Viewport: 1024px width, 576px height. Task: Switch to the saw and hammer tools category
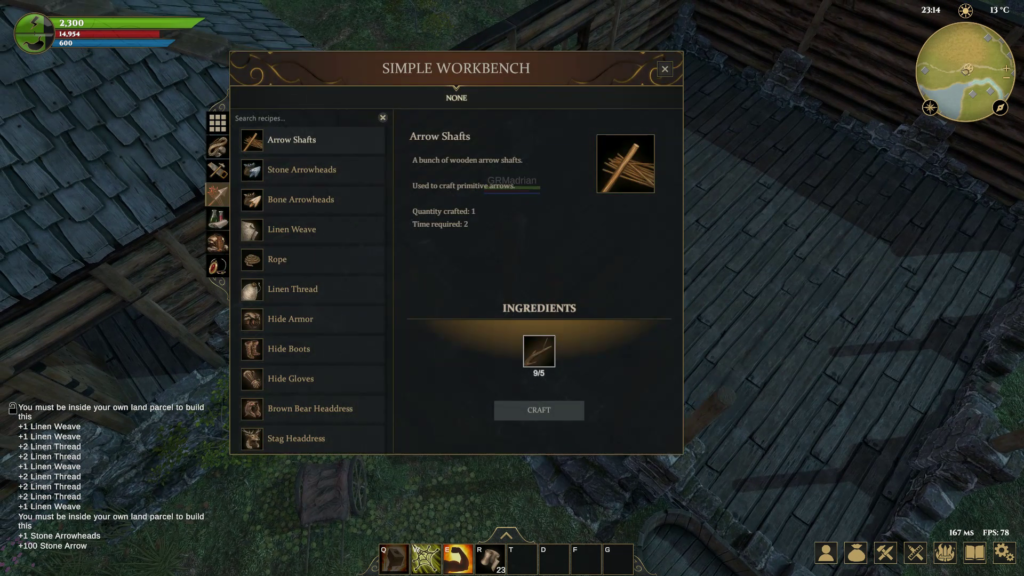click(x=217, y=170)
